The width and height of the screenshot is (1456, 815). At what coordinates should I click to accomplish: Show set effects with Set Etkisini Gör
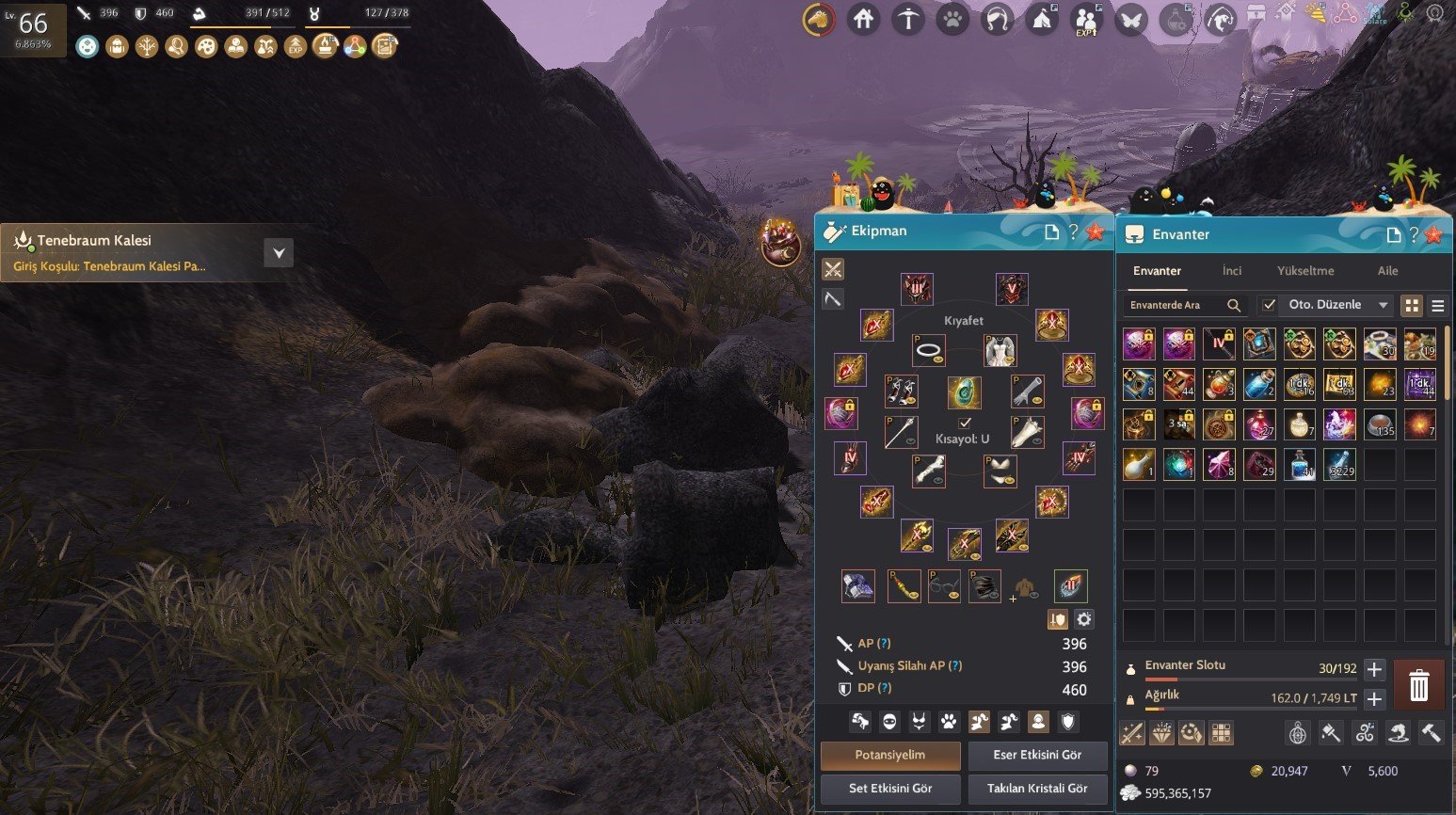pos(890,789)
